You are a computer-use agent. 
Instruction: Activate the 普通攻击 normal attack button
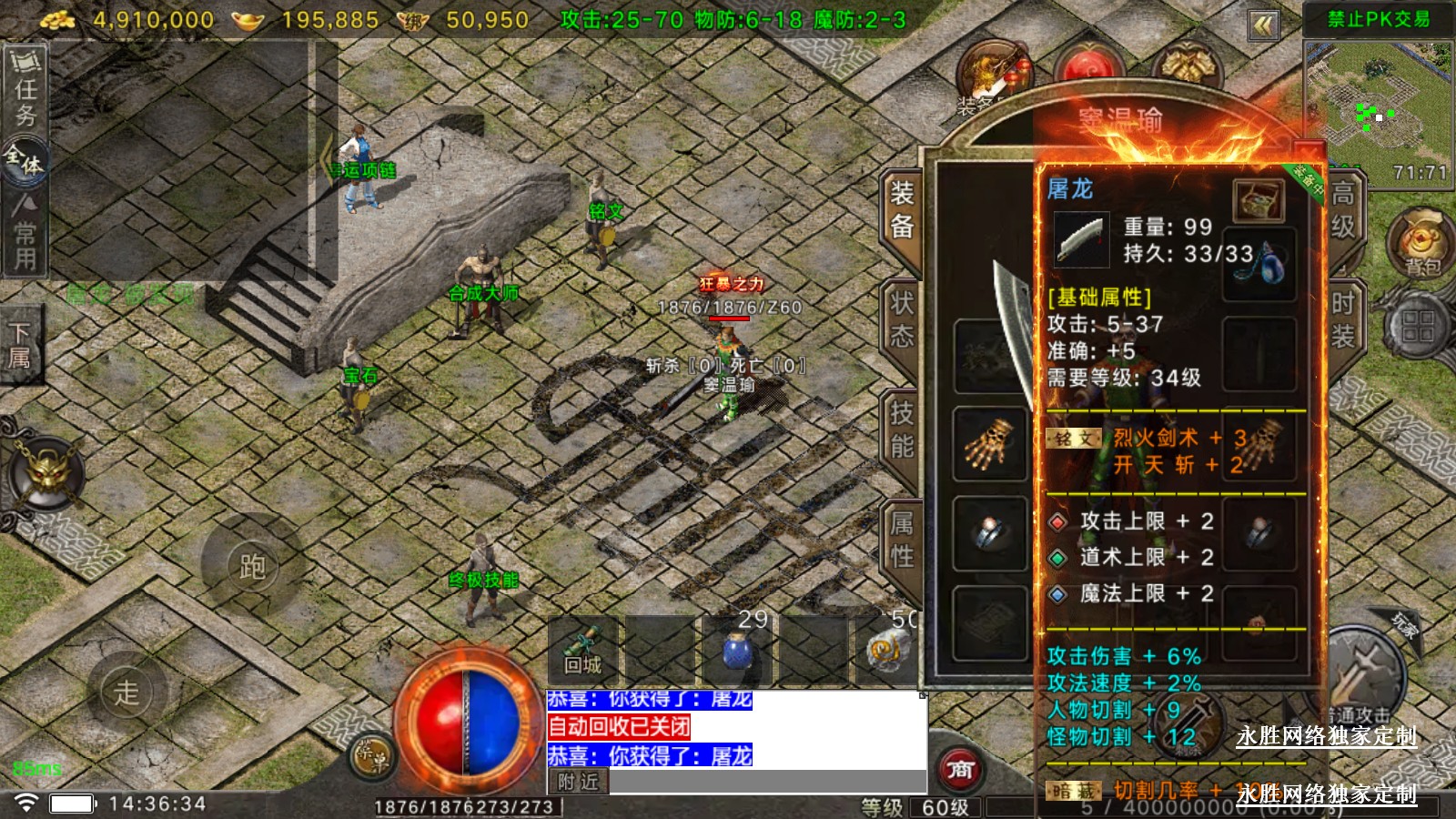click(1359, 680)
